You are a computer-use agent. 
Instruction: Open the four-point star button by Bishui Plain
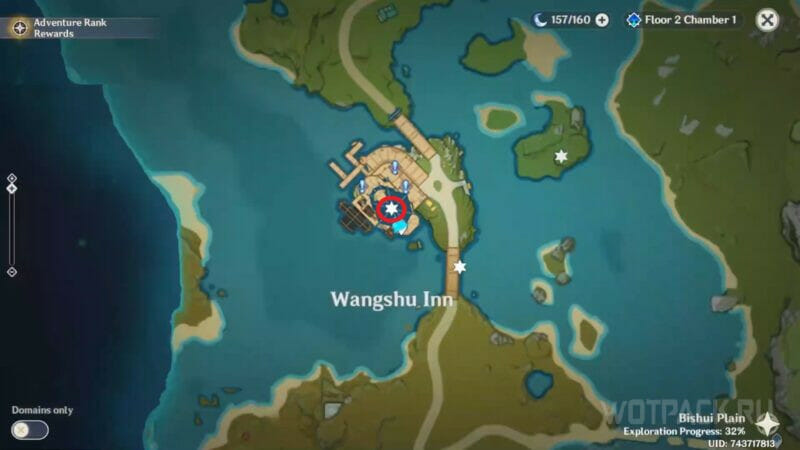tap(768, 423)
